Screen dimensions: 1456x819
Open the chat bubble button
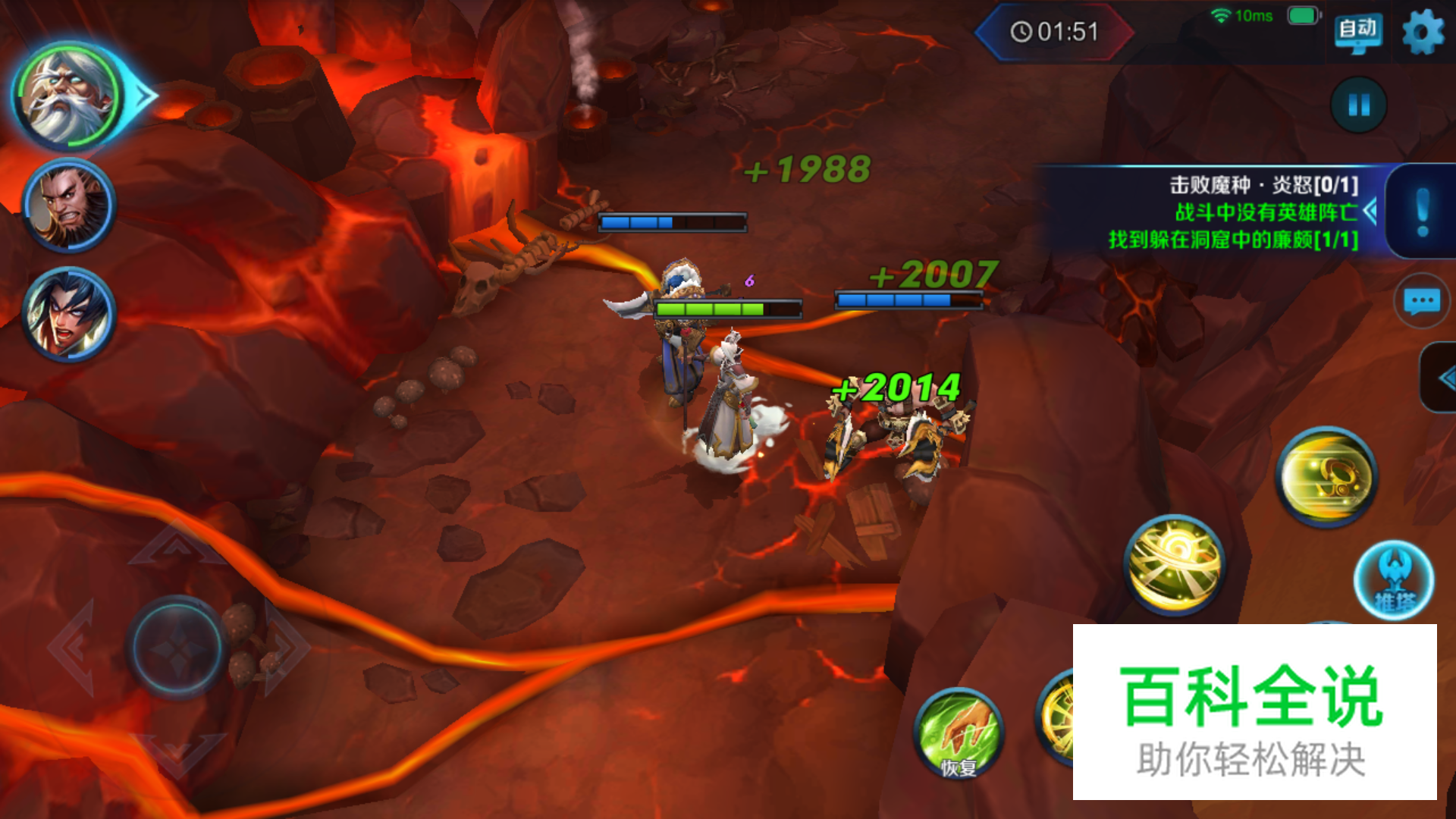tap(1422, 301)
